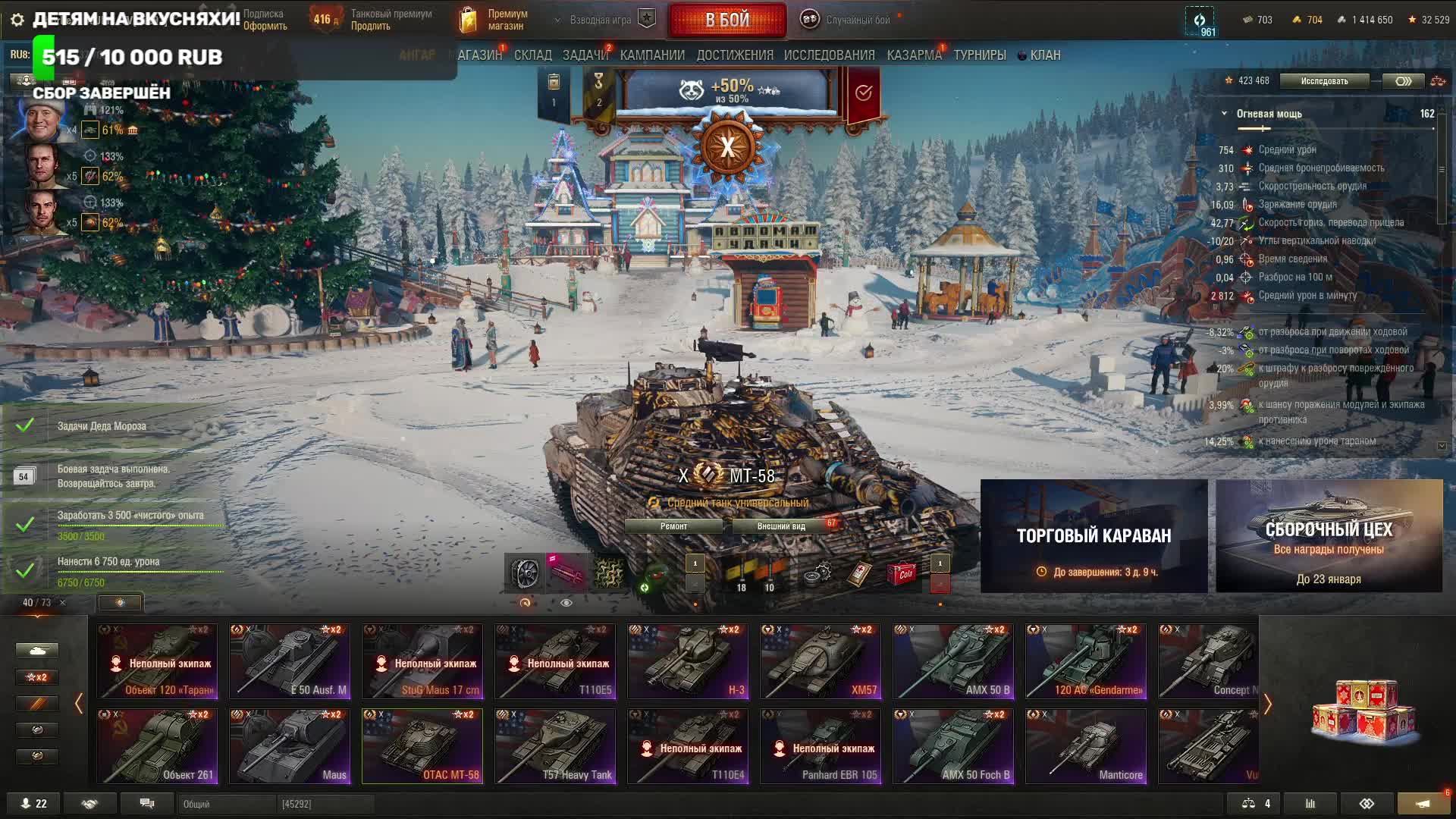This screenshot has height=819, width=1456.
Task: Open the ТУРНИРЫ tab
Action: pyautogui.click(x=980, y=55)
